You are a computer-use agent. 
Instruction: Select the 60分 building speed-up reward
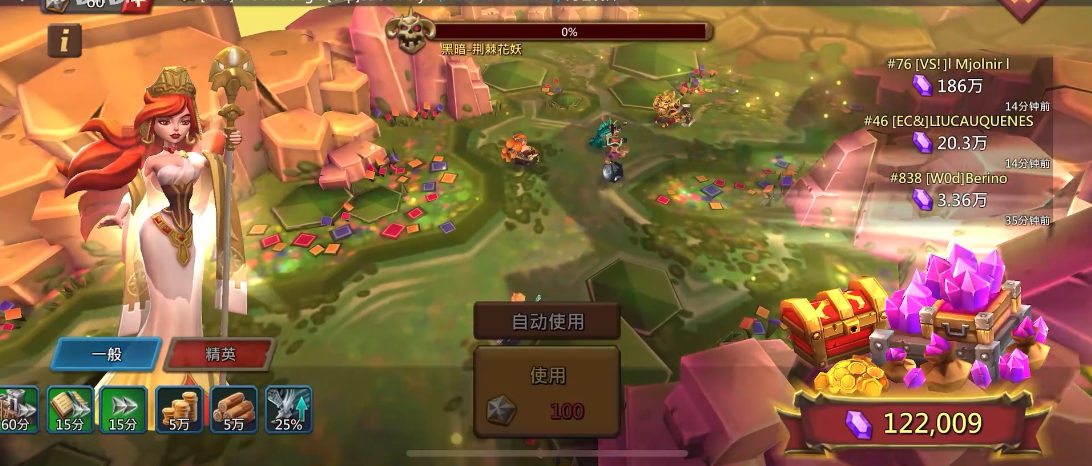16,410
